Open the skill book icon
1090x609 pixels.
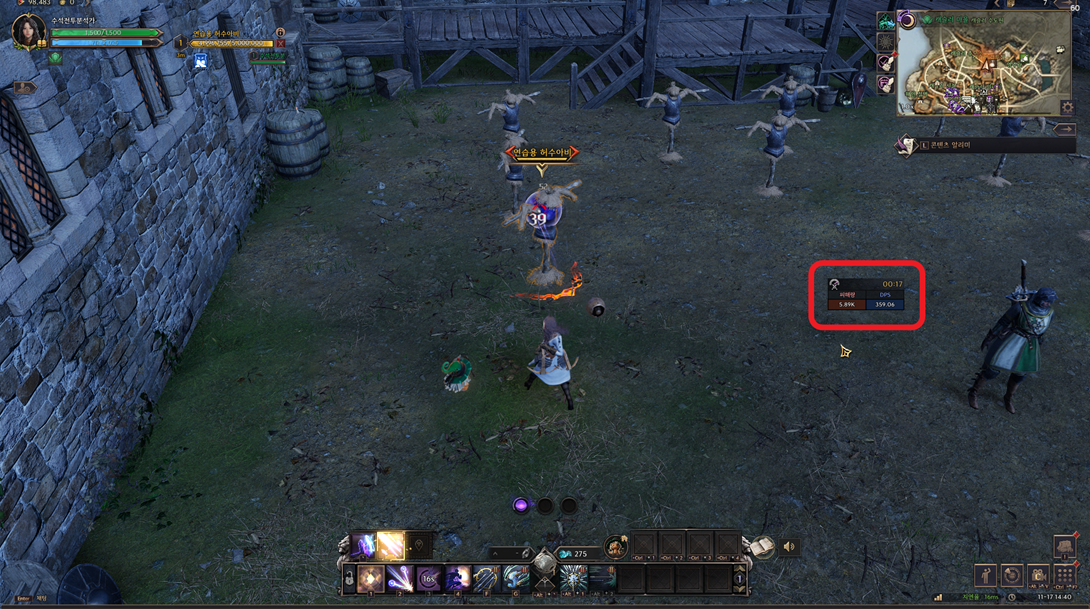point(761,546)
